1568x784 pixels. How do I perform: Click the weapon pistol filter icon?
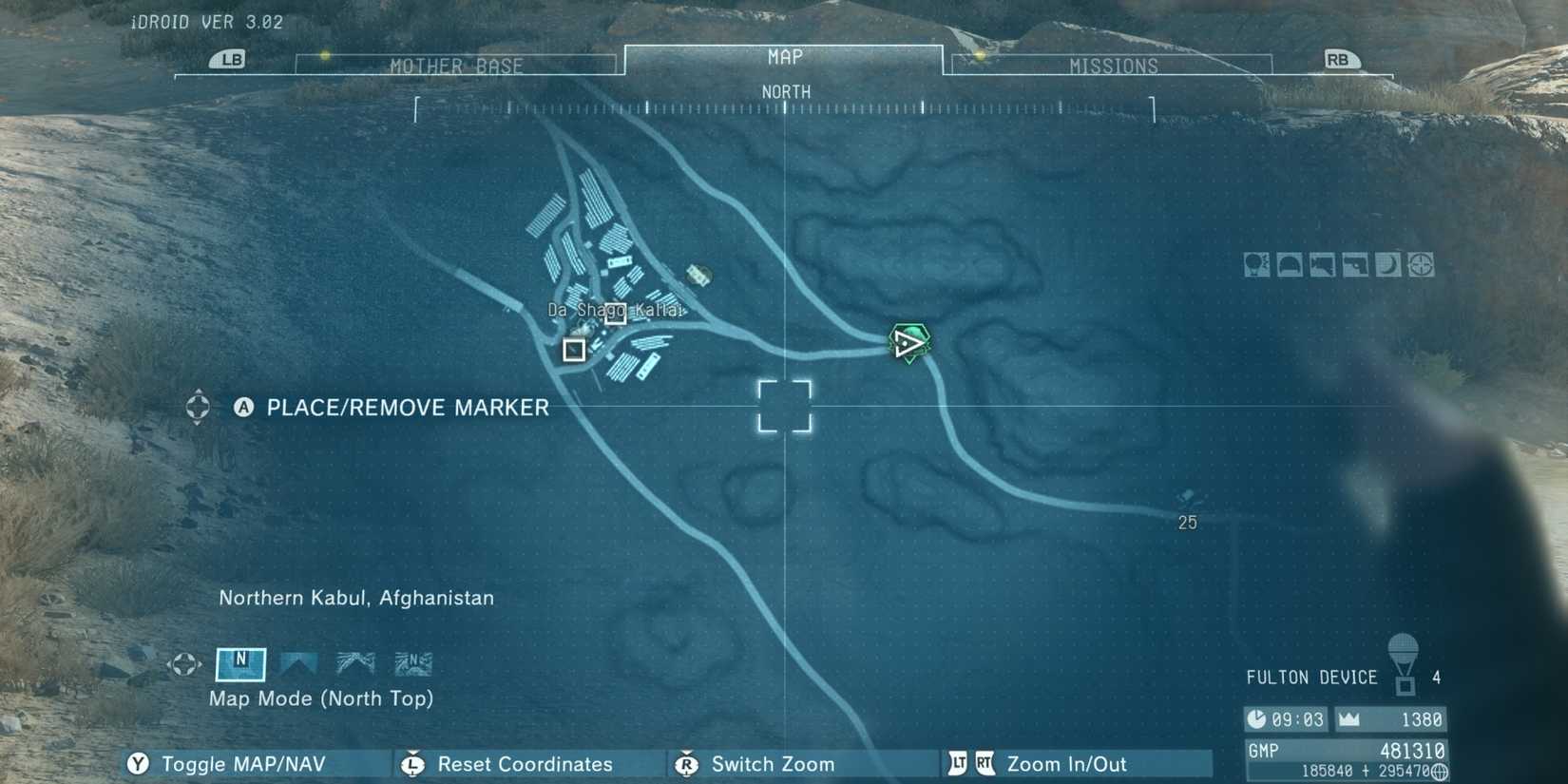(x=1355, y=264)
